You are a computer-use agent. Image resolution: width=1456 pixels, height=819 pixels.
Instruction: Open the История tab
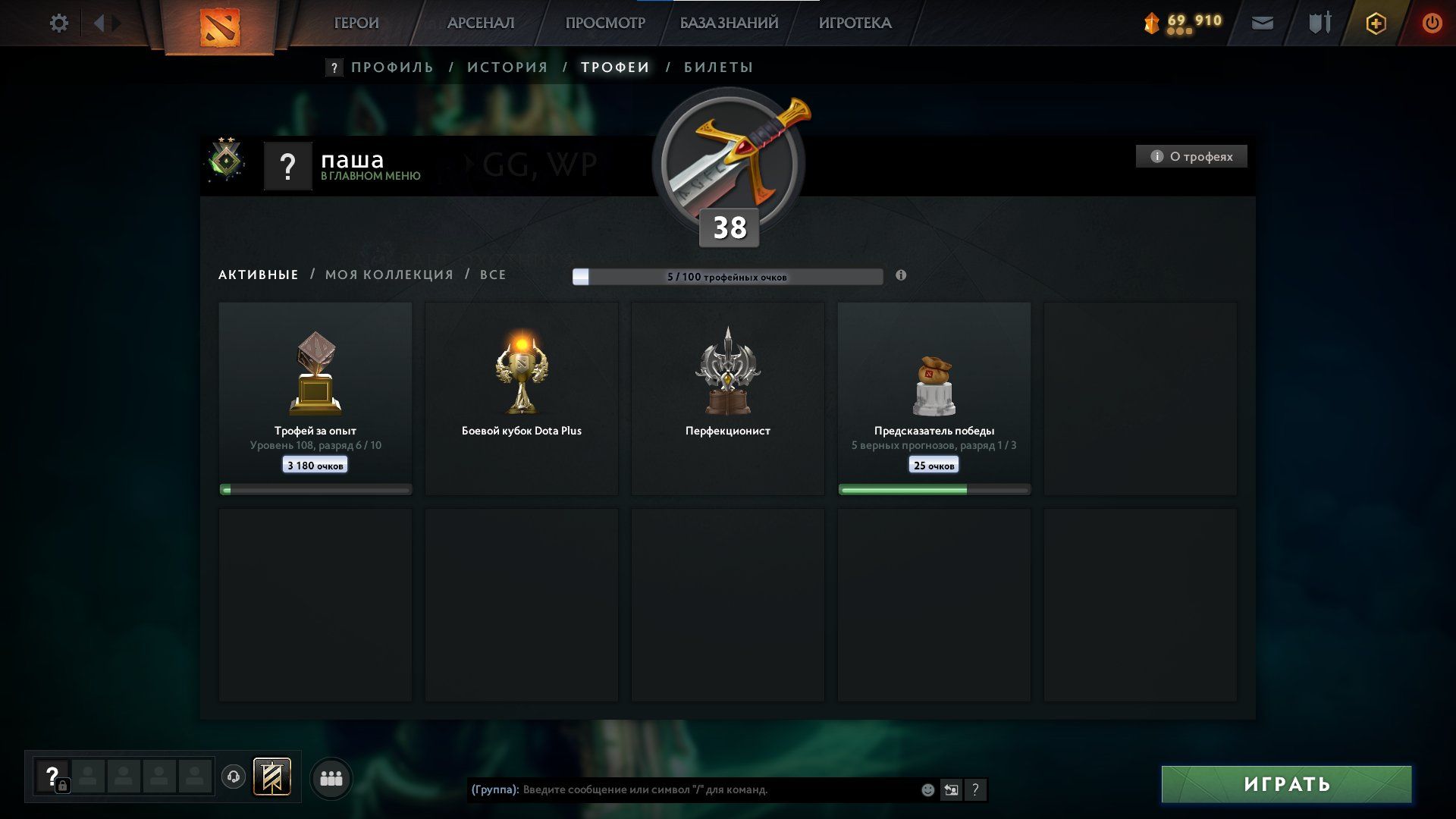click(507, 67)
